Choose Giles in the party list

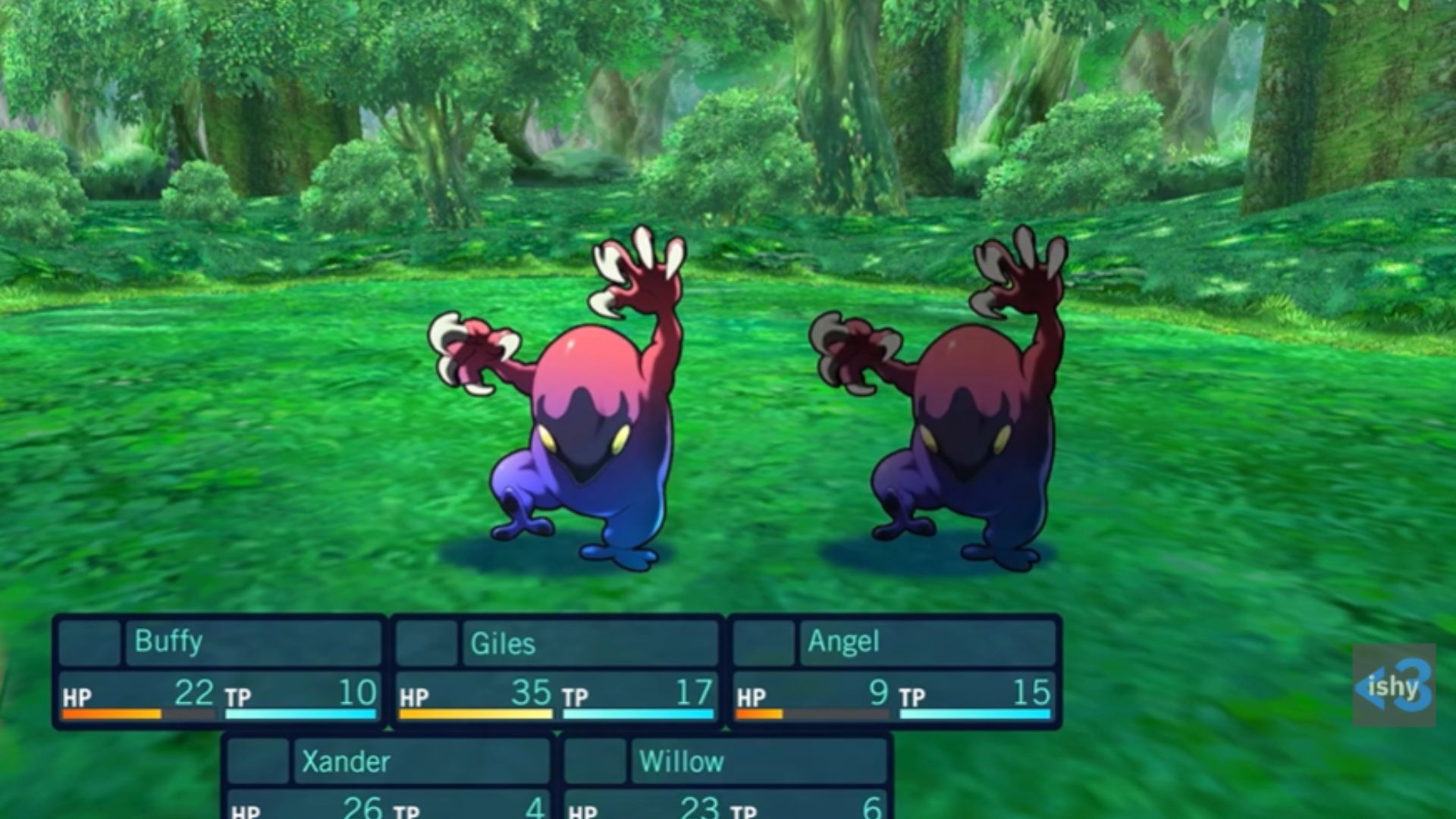(556, 672)
